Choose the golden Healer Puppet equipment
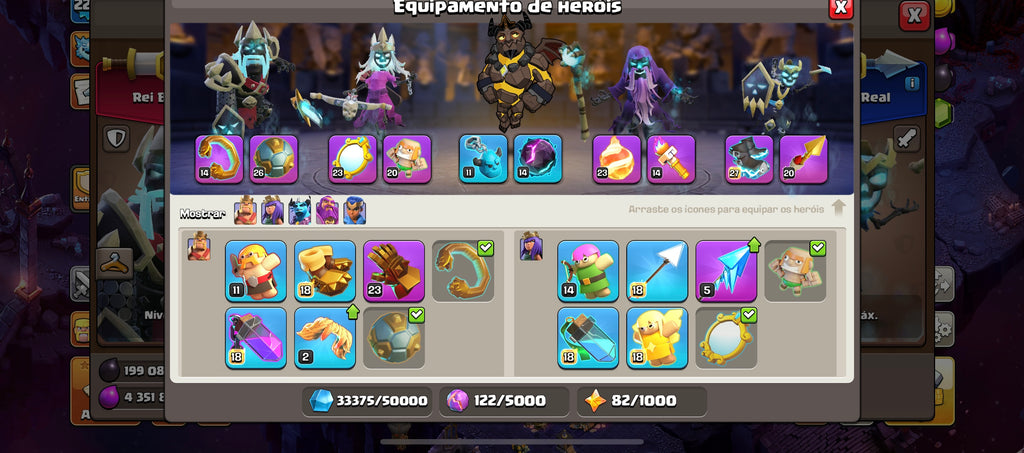This screenshot has height=453, width=1024. (x=657, y=337)
